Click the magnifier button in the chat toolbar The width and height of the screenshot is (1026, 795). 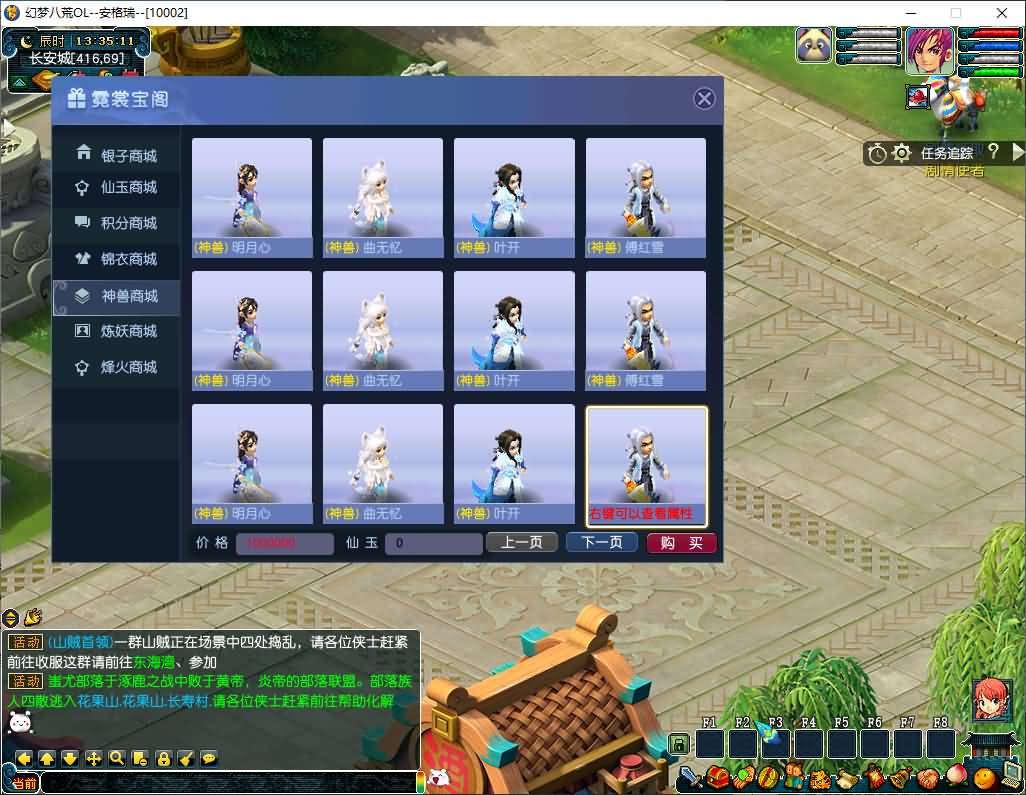[117, 758]
